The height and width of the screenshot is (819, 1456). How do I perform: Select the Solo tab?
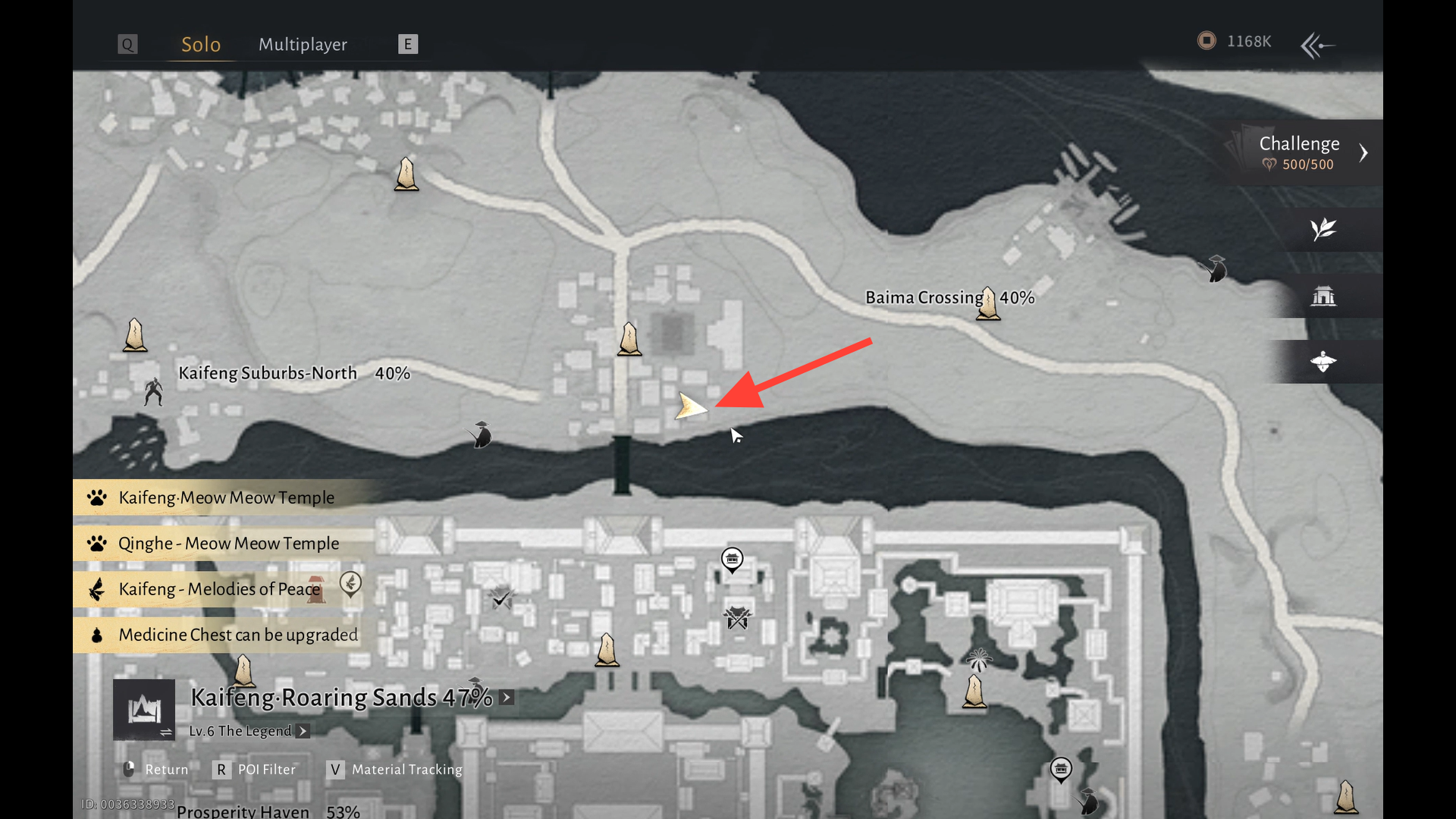click(x=201, y=45)
